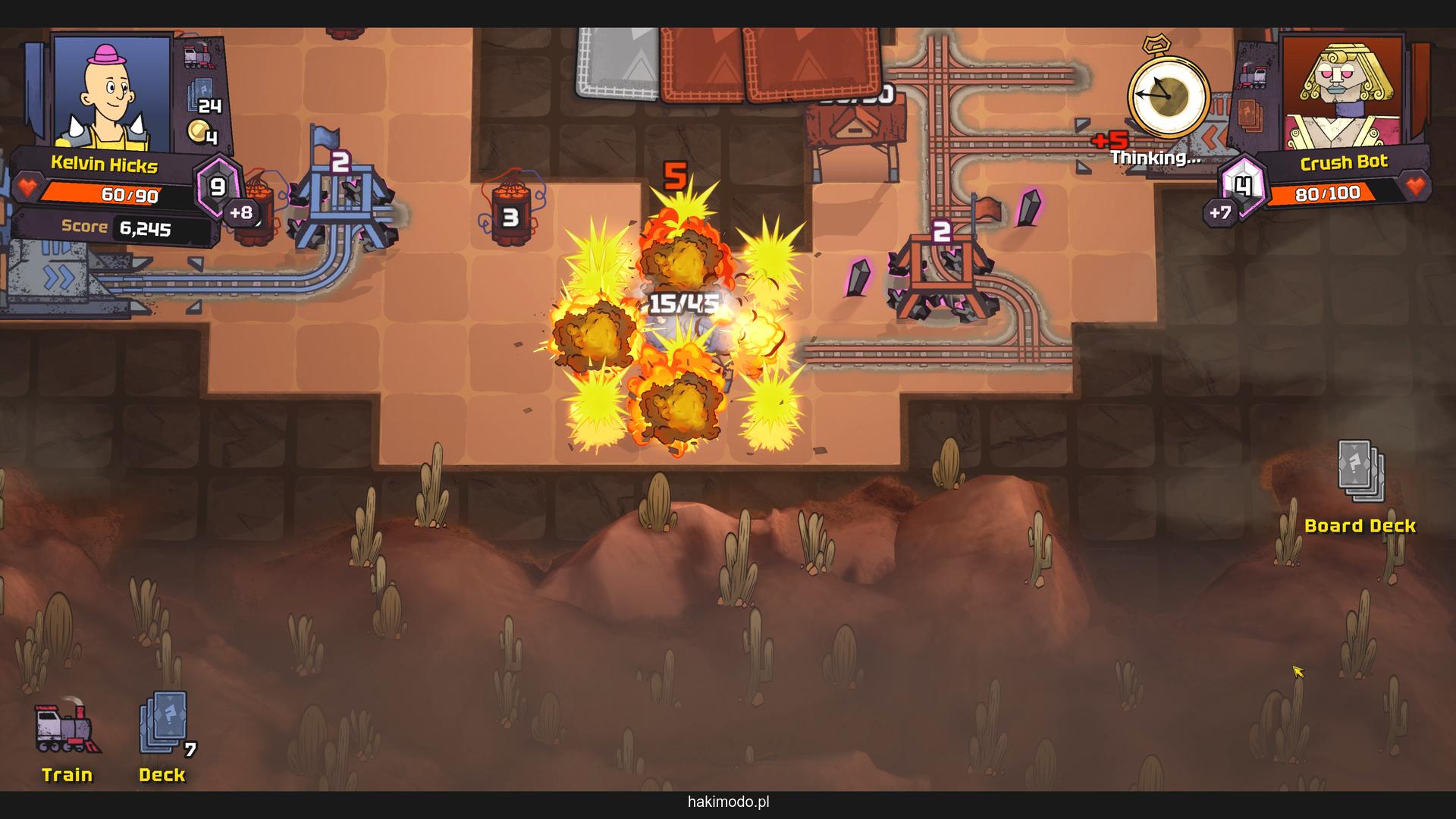Click the pocket watch turn timer

(1168, 96)
